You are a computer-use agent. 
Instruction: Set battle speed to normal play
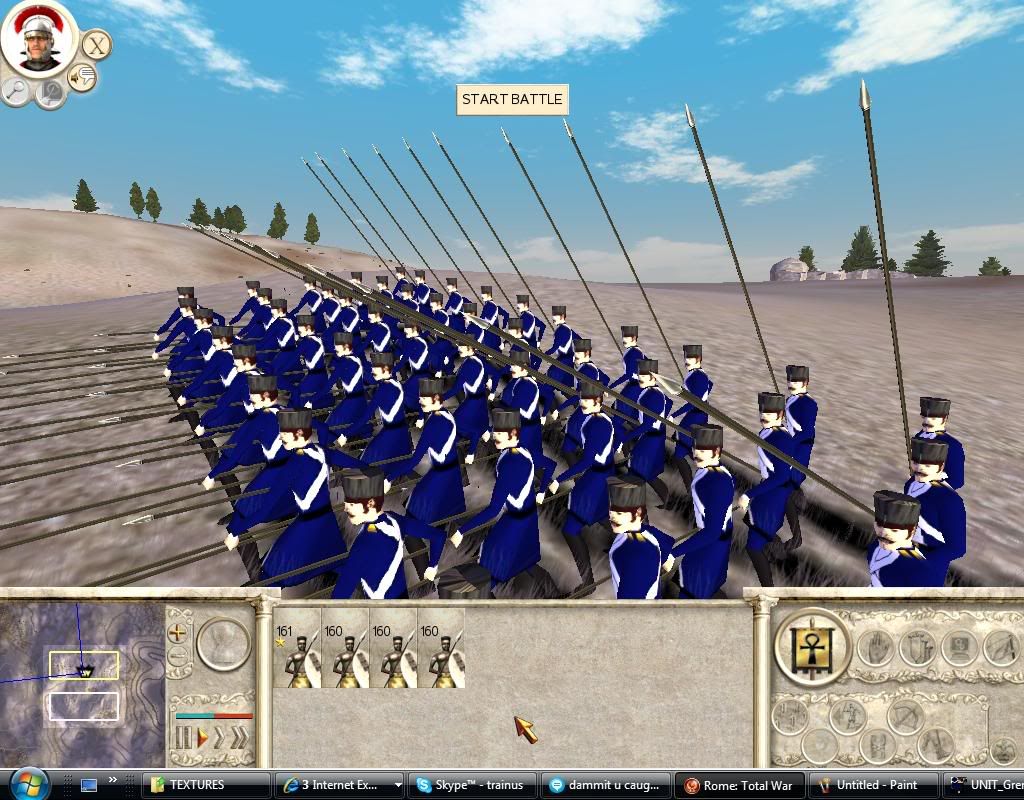[x=201, y=739]
